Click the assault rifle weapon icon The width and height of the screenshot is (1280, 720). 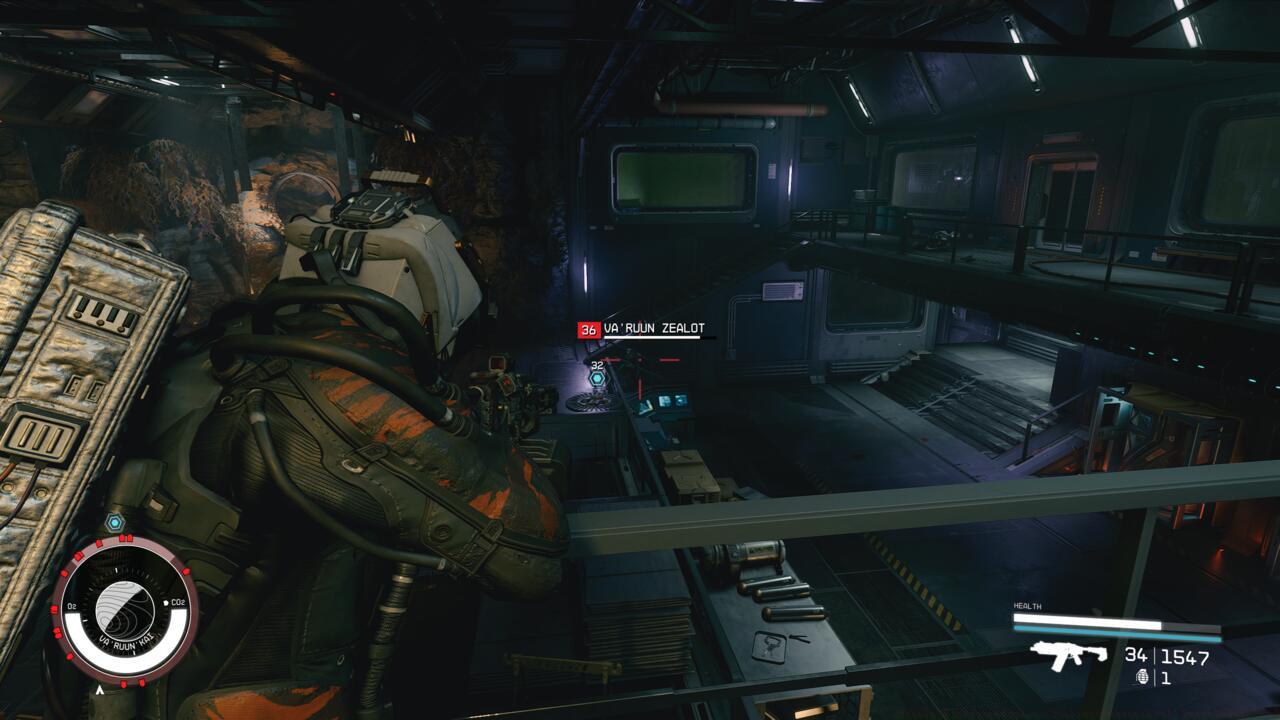coord(1067,657)
